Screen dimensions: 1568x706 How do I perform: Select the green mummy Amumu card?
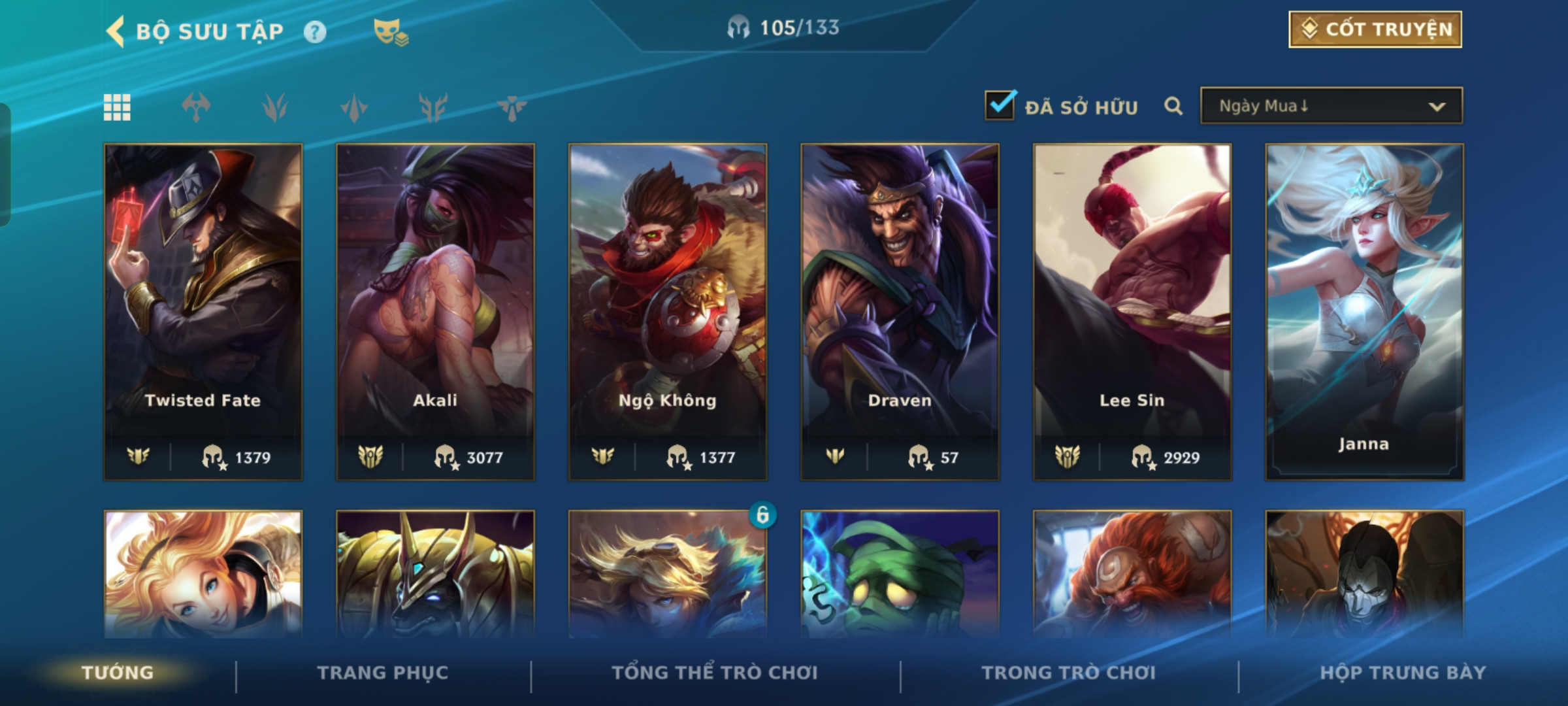[900, 574]
